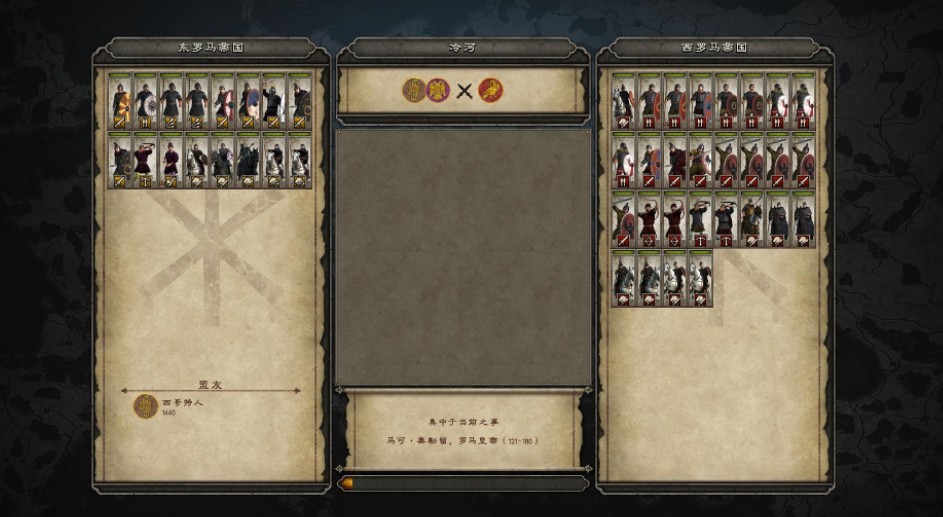Choose the Eastern Roman white round-shield unit card
This screenshot has height=517, width=943.
146,102
